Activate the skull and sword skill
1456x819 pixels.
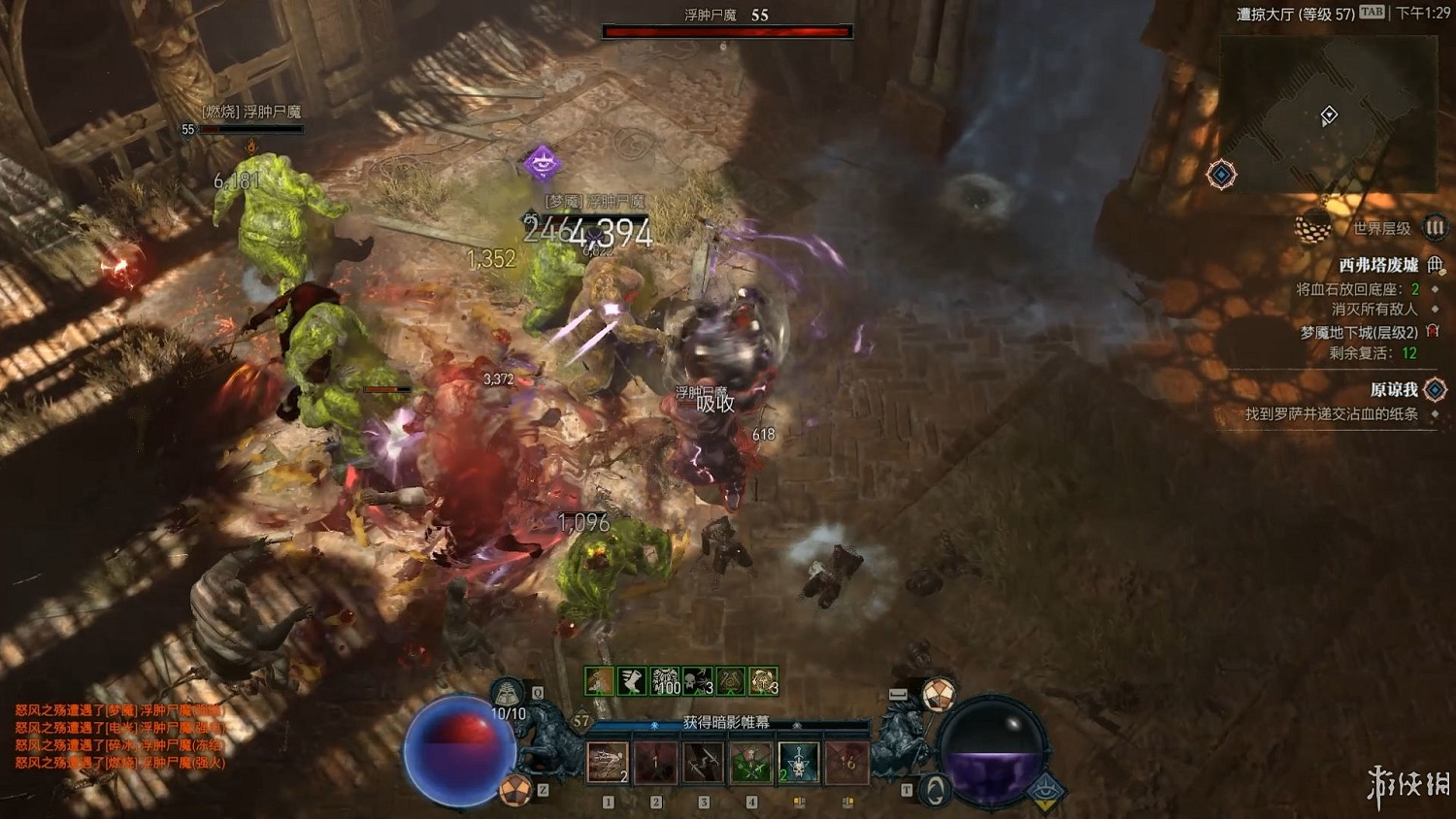(799, 764)
